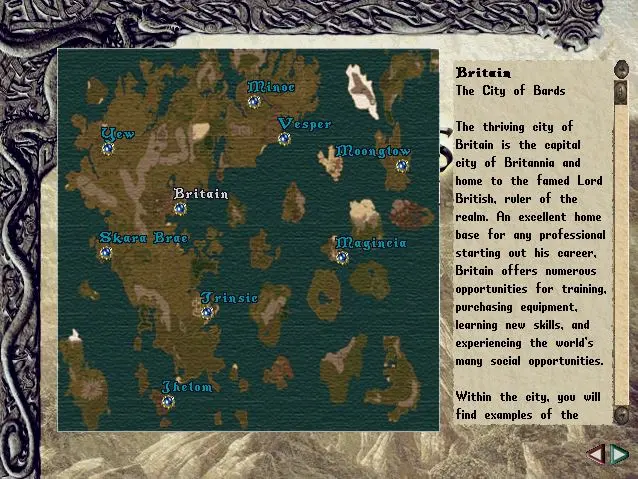Image resolution: width=638 pixels, height=479 pixels.
Task: Go back with the red left arrow
Action: tap(596, 455)
